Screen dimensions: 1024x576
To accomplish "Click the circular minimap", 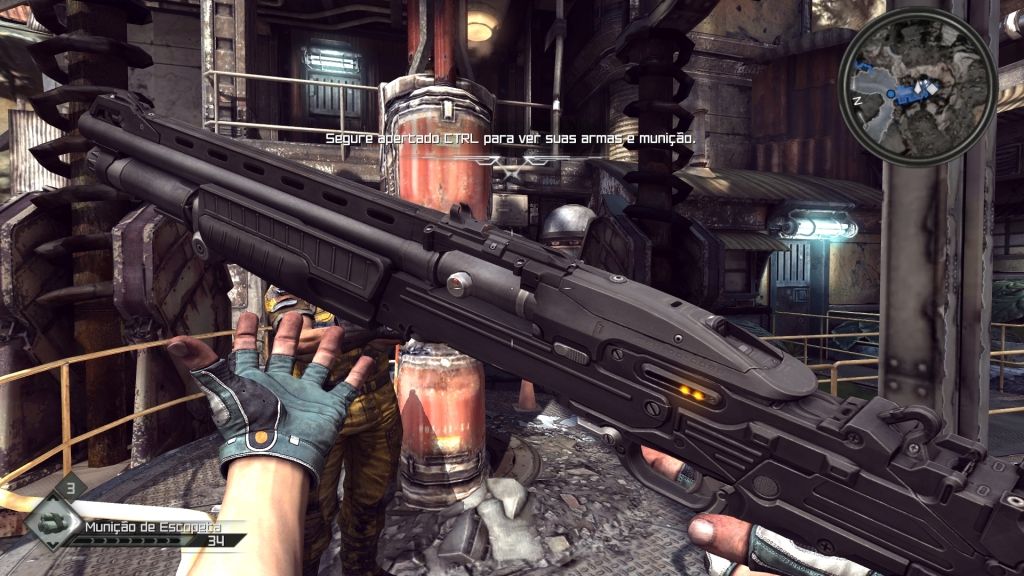I will coord(917,88).
